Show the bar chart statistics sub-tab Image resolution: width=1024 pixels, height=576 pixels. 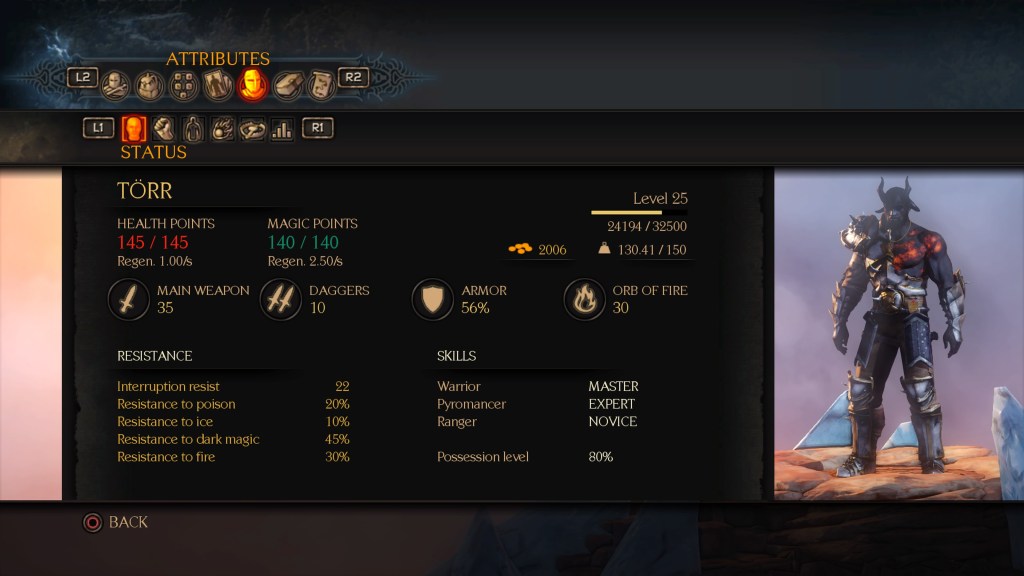point(282,129)
